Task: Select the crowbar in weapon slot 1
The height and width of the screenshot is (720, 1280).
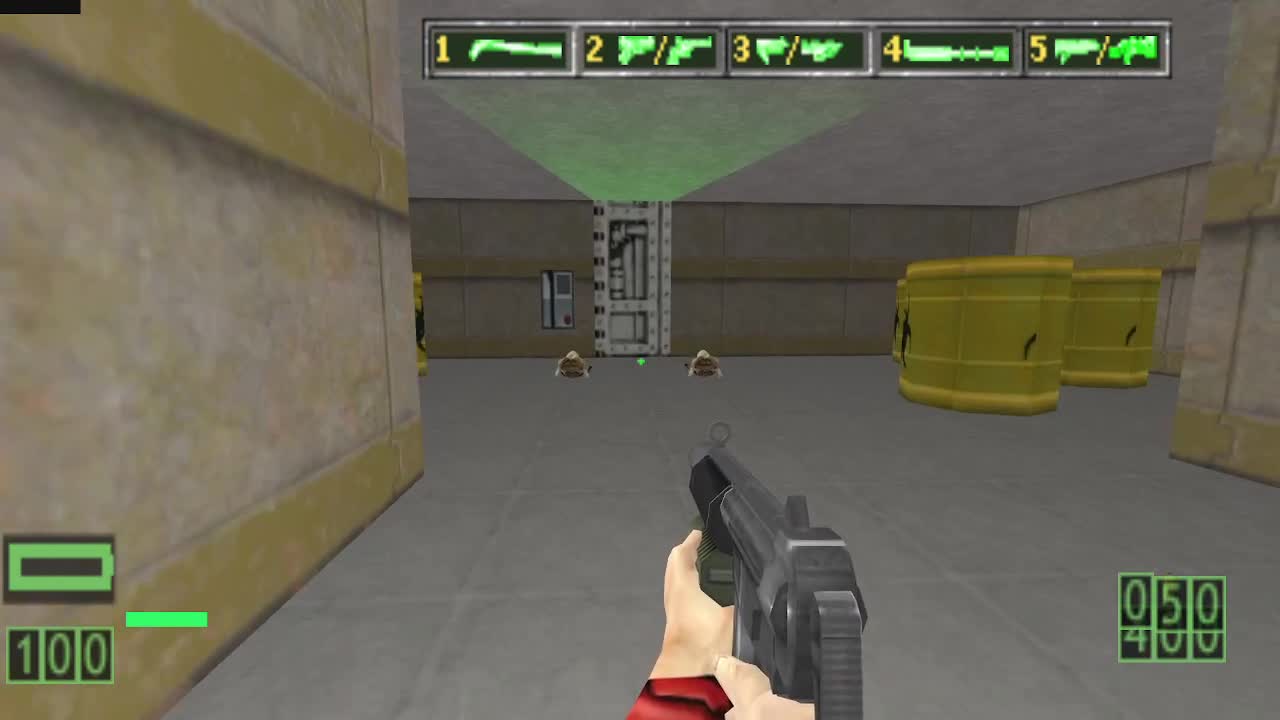Action: tap(515, 47)
